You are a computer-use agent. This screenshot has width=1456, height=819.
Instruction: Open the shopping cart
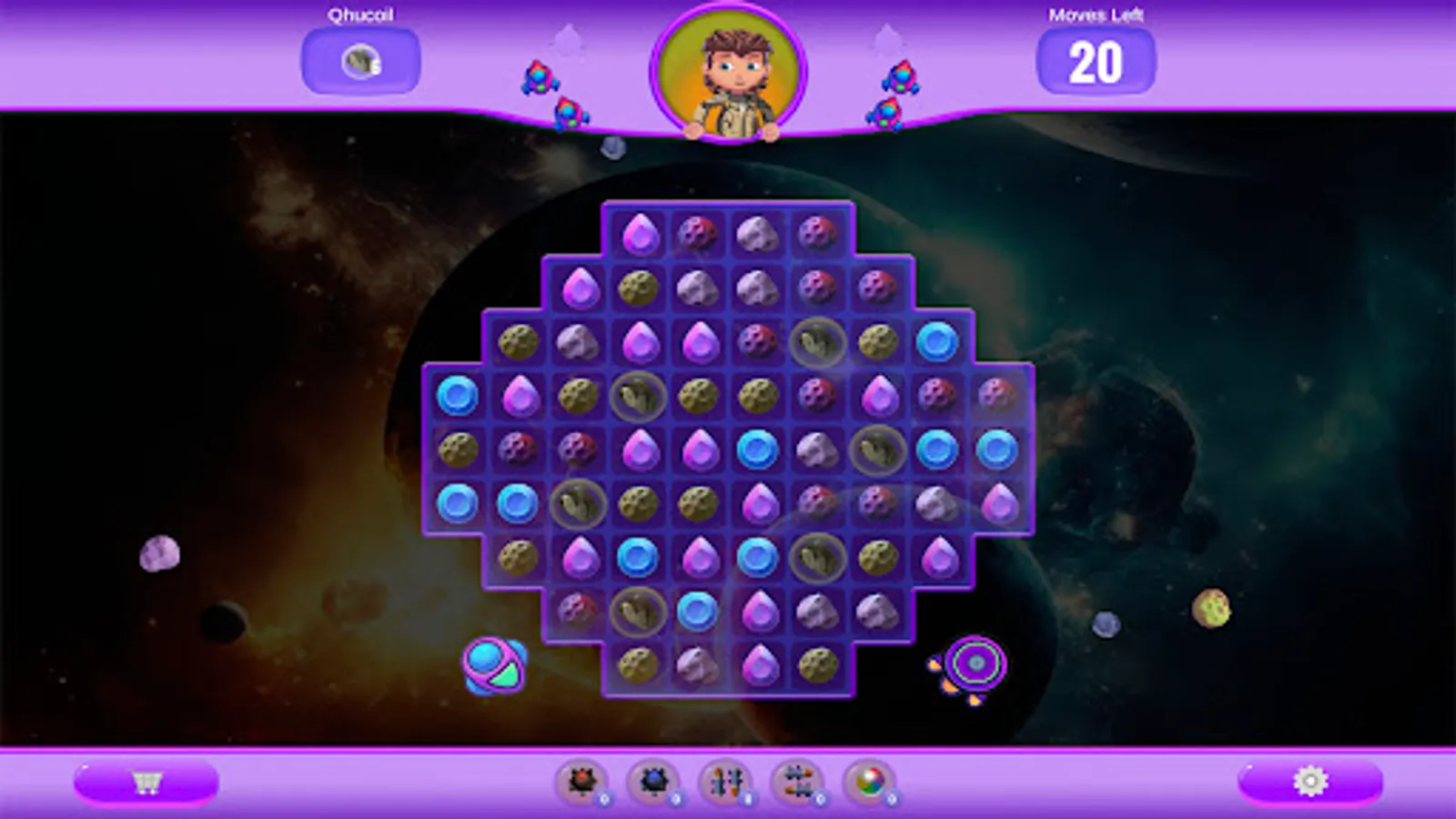(150, 781)
